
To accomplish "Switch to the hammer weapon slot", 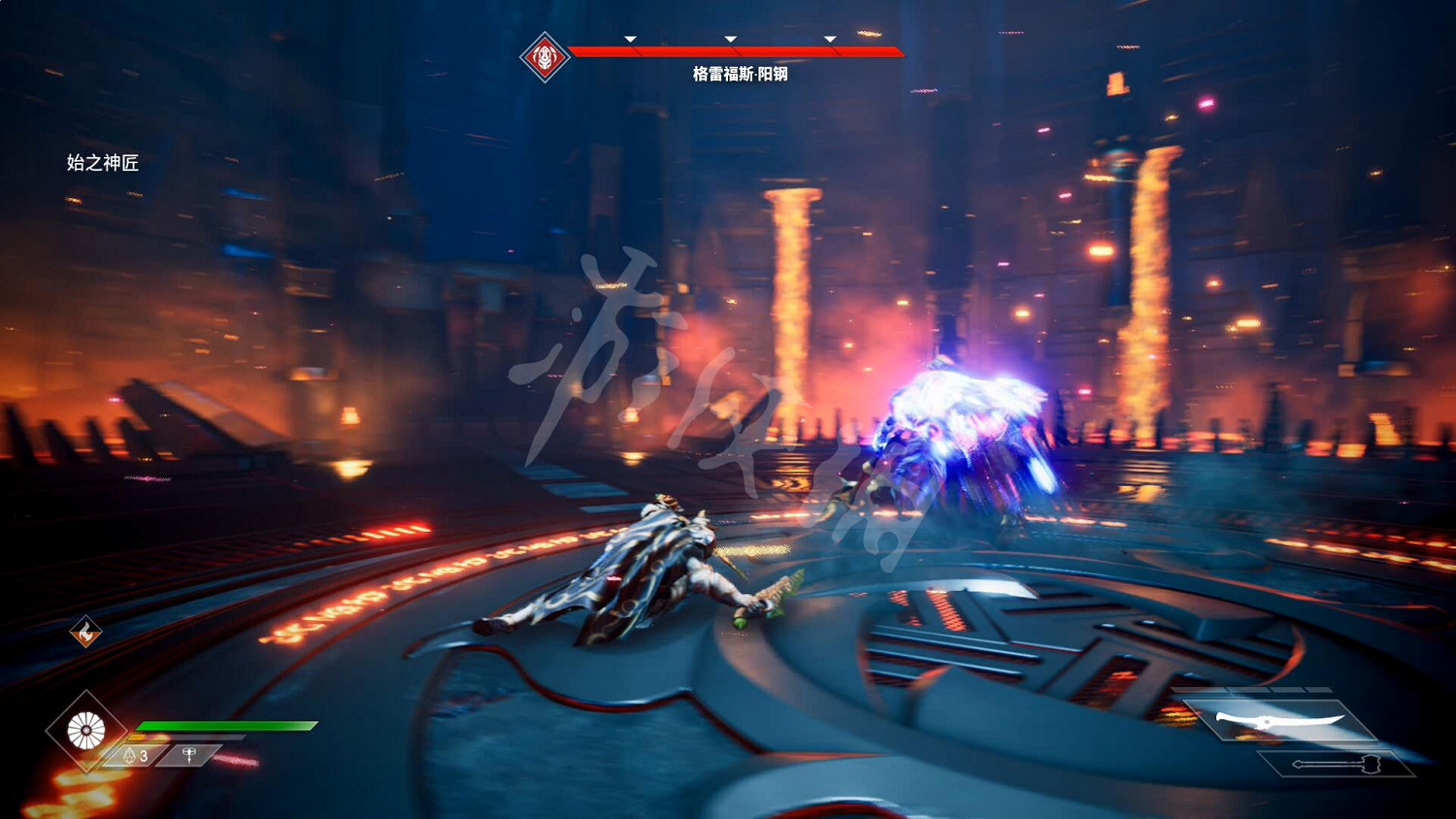I will (x=1336, y=764).
